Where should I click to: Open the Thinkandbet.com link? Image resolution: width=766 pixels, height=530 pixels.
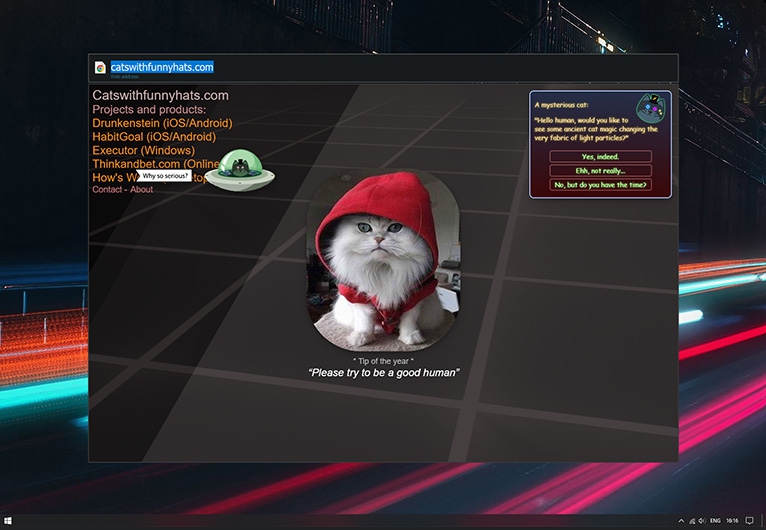[150, 164]
